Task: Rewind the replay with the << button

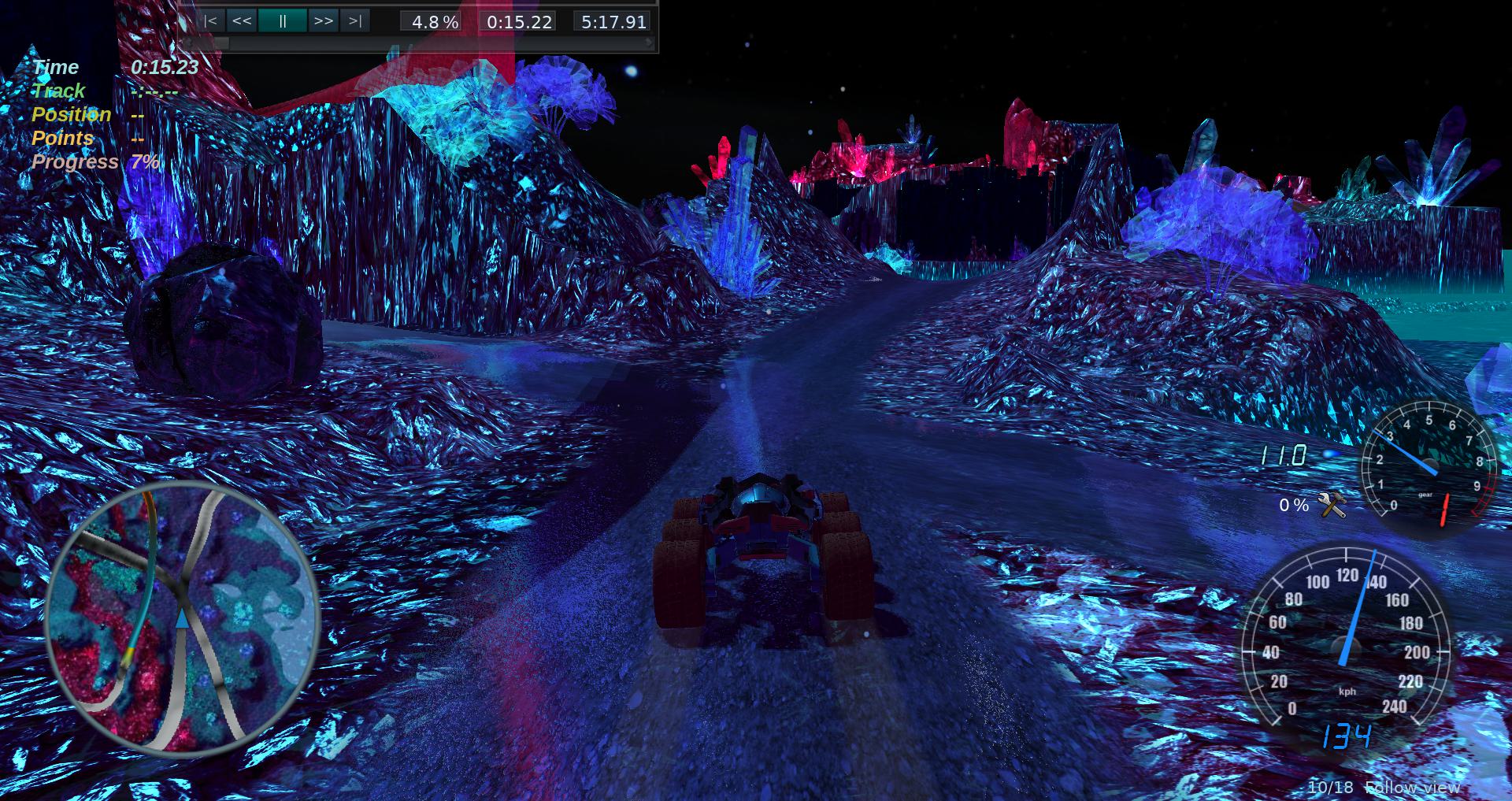Action: pos(242,21)
